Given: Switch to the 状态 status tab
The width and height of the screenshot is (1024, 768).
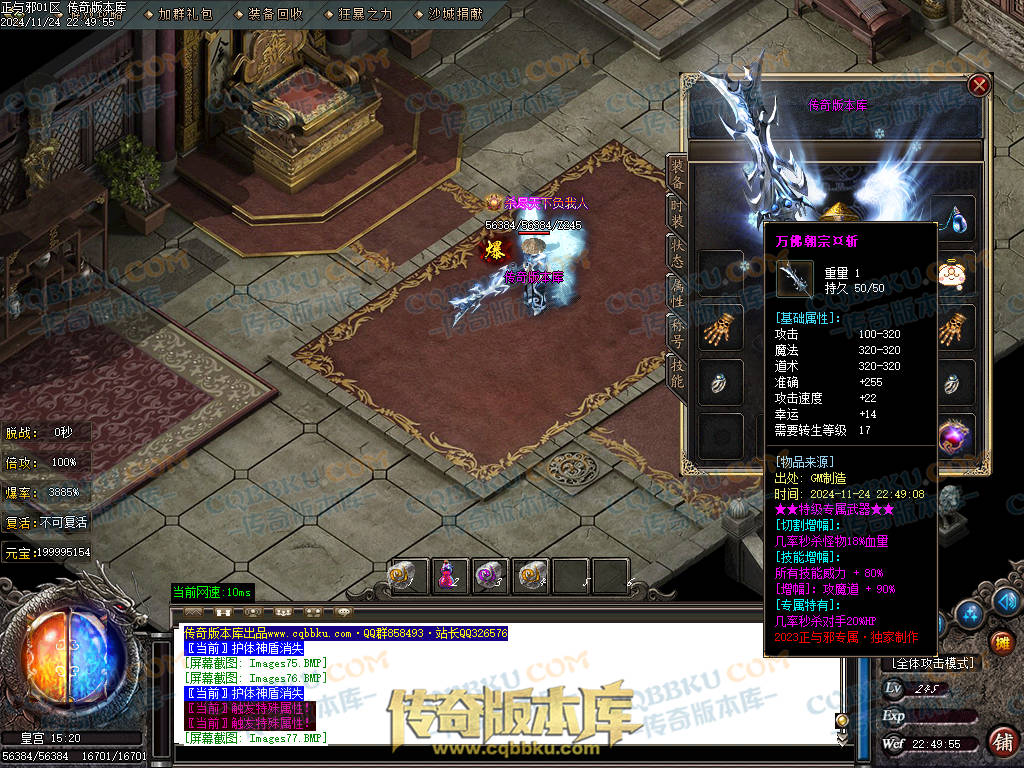Looking at the screenshot, I should coord(677,252).
